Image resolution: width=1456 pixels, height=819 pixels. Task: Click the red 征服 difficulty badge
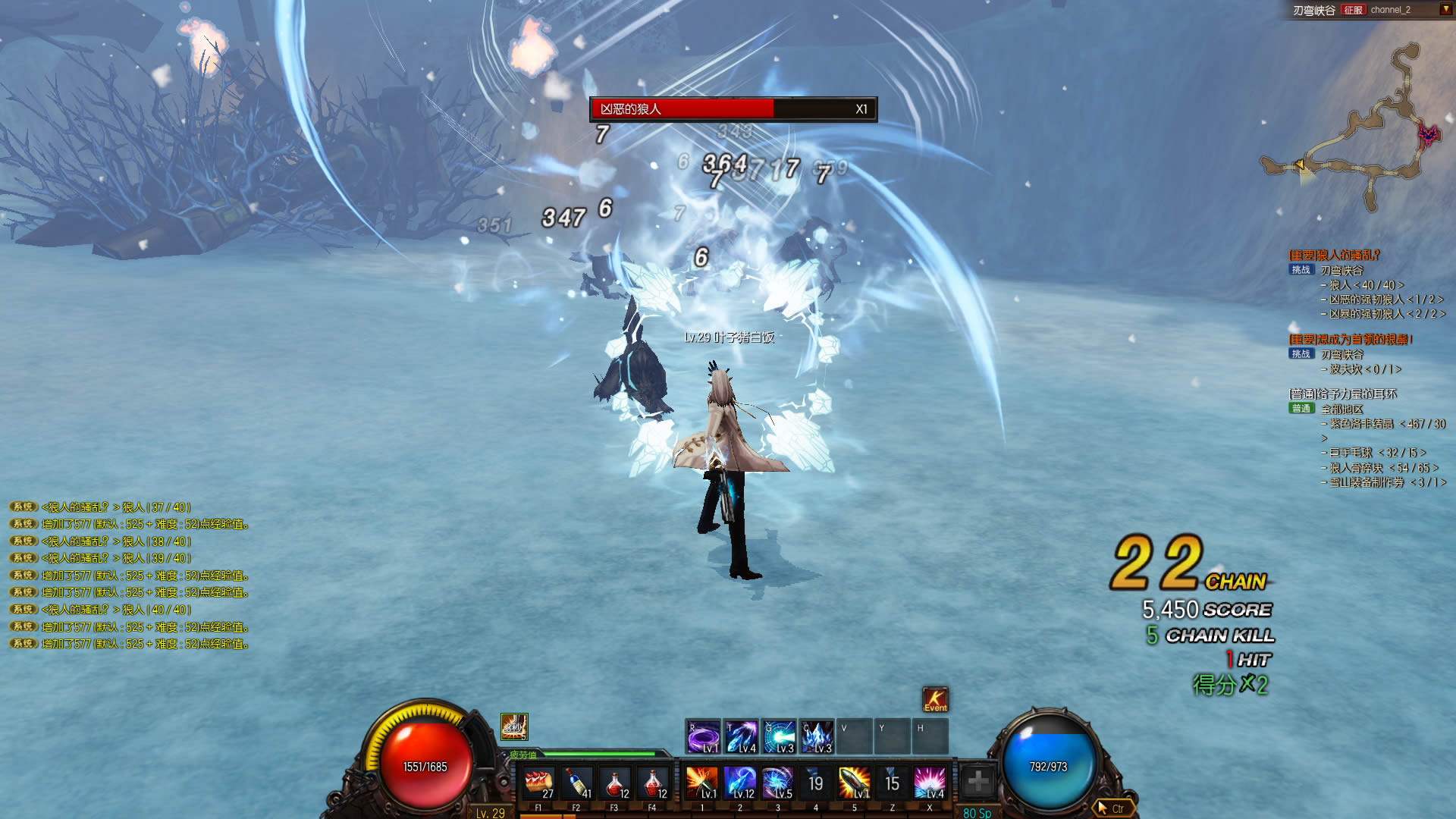(x=1353, y=10)
